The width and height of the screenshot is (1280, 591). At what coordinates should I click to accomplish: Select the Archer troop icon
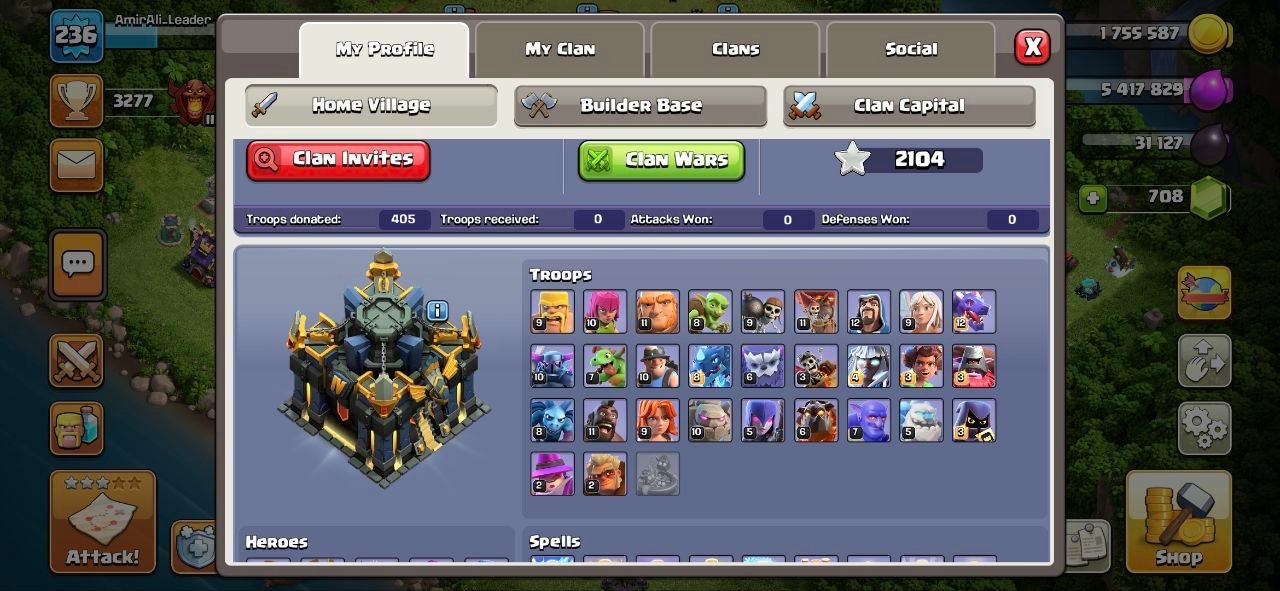point(605,312)
